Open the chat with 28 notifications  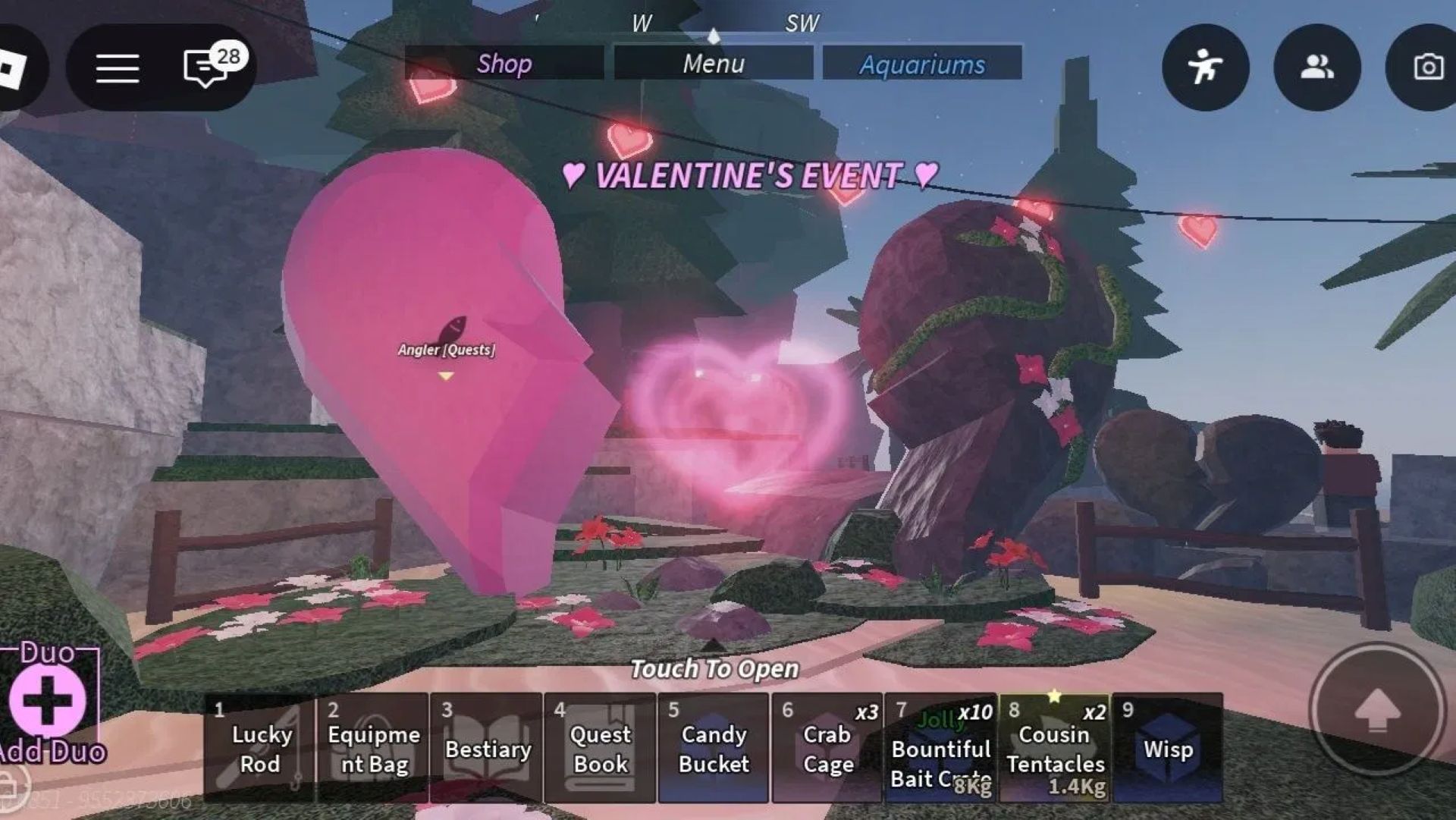point(206,67)
